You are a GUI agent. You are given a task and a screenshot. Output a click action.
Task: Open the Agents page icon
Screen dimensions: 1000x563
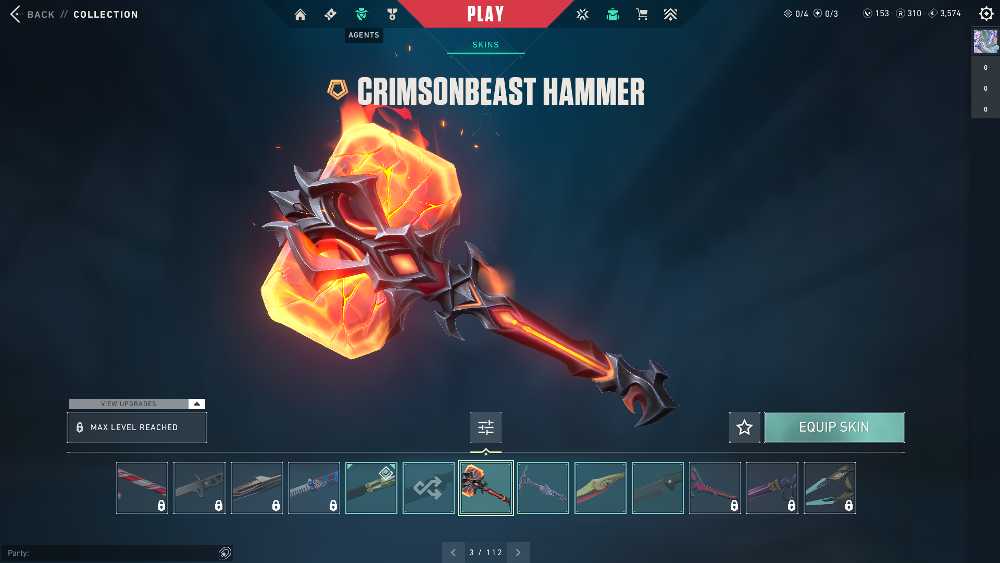(x=361, y=15)
